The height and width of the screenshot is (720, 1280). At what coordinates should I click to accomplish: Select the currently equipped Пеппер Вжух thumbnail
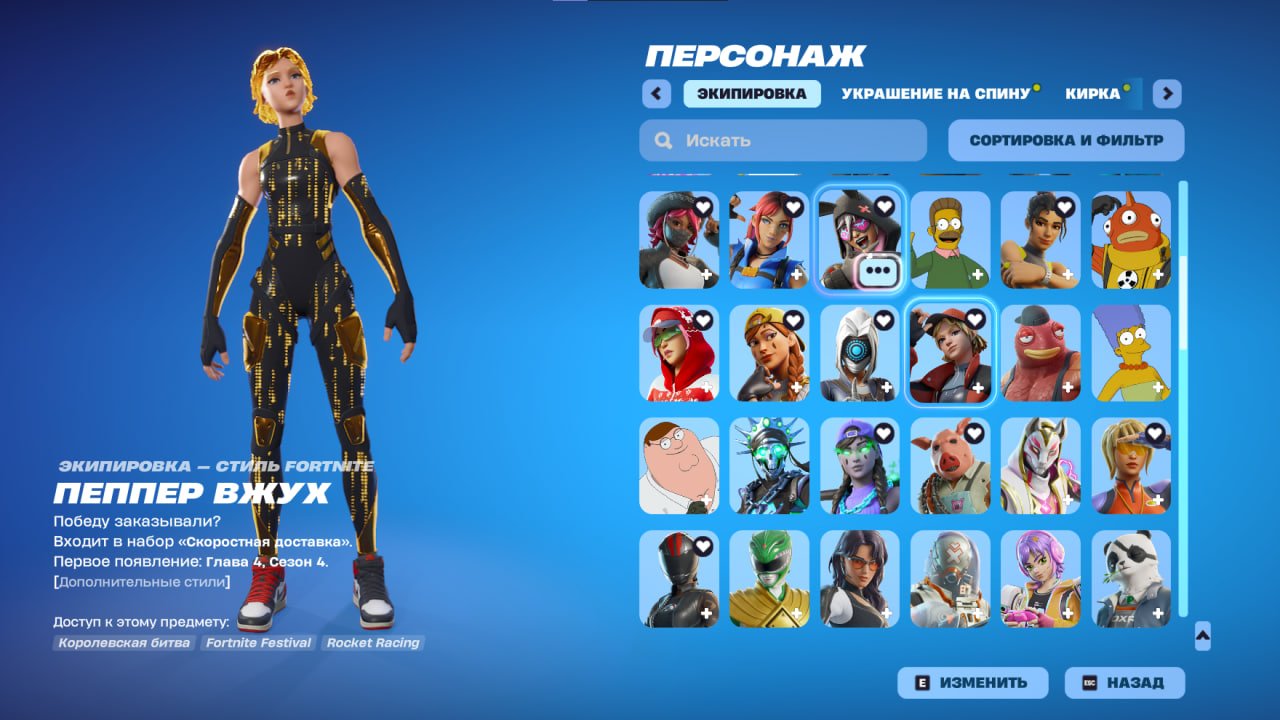949,353
